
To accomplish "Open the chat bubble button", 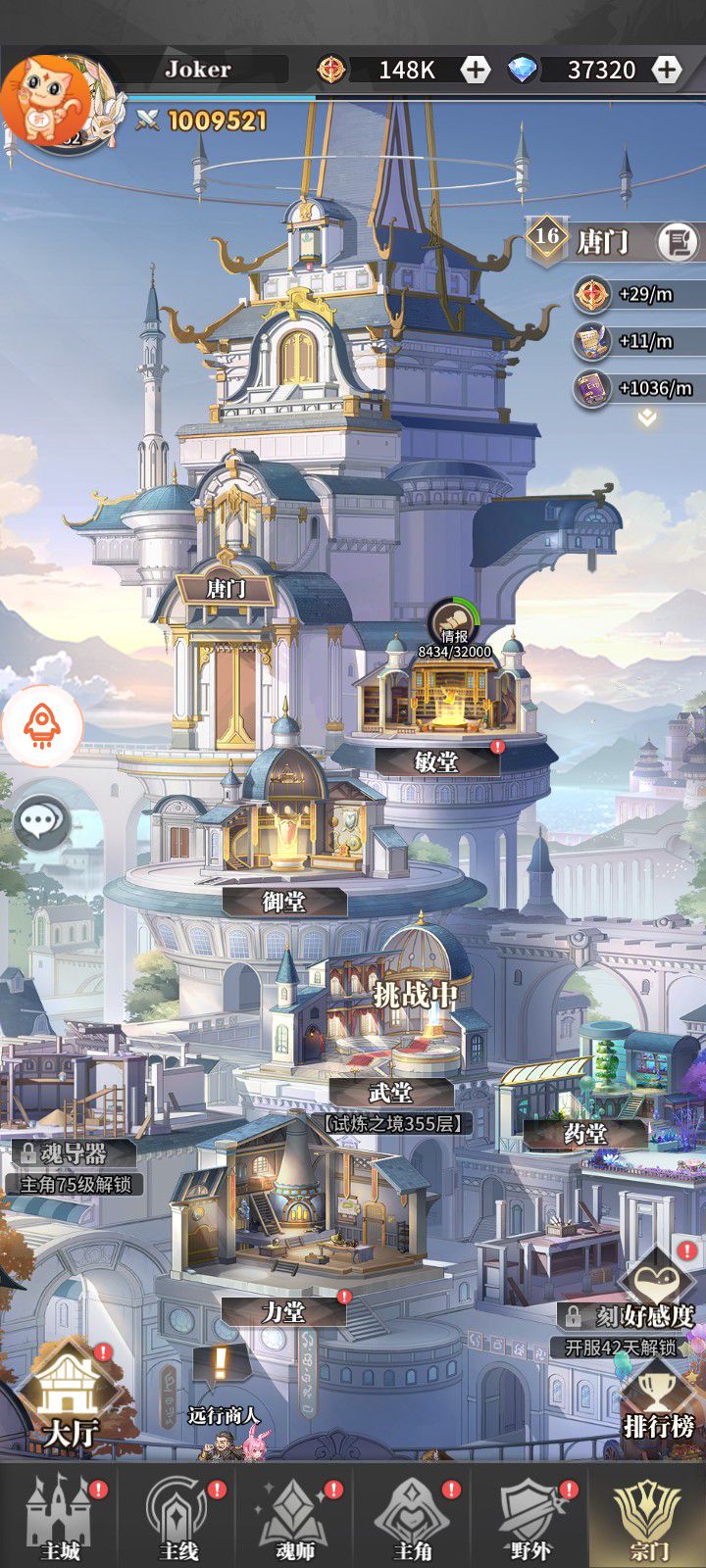I will [42, 821].
